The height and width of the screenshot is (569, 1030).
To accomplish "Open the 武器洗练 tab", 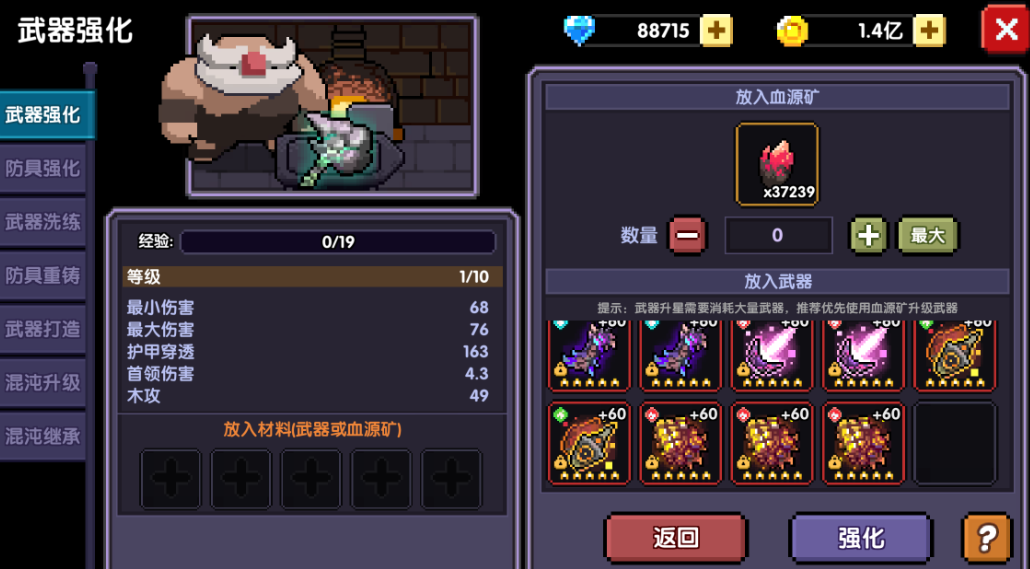I will click(x=42, y=221).
